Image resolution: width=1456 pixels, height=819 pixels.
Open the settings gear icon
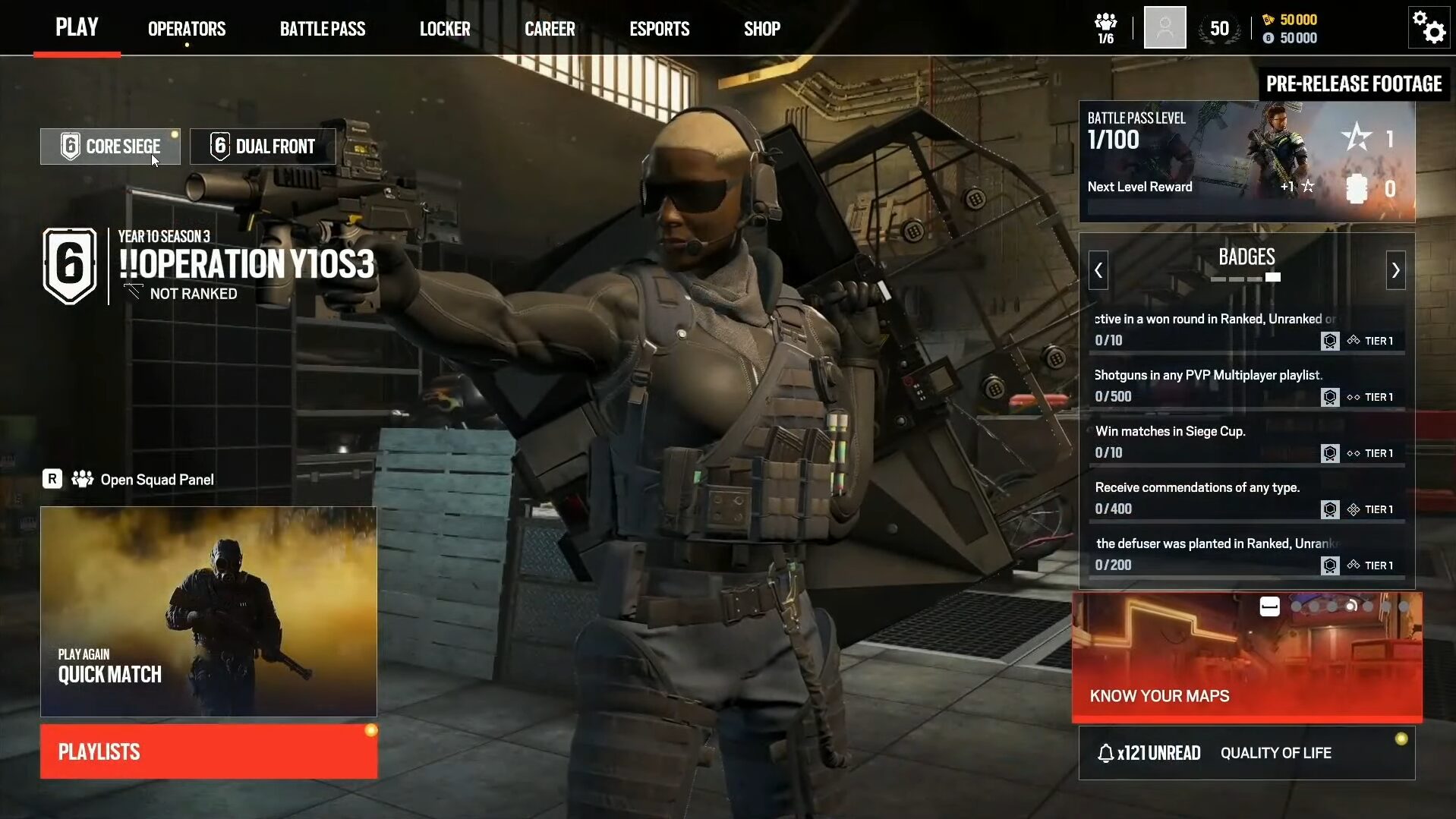coord(1428,28)
